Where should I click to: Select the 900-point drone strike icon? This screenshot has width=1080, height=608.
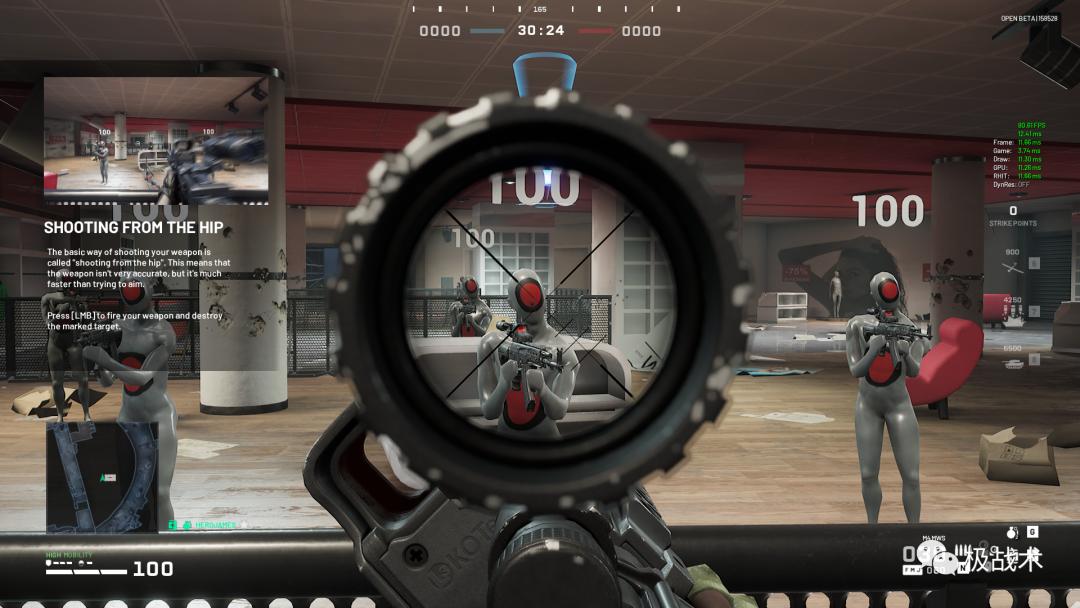pos(1012,264)
